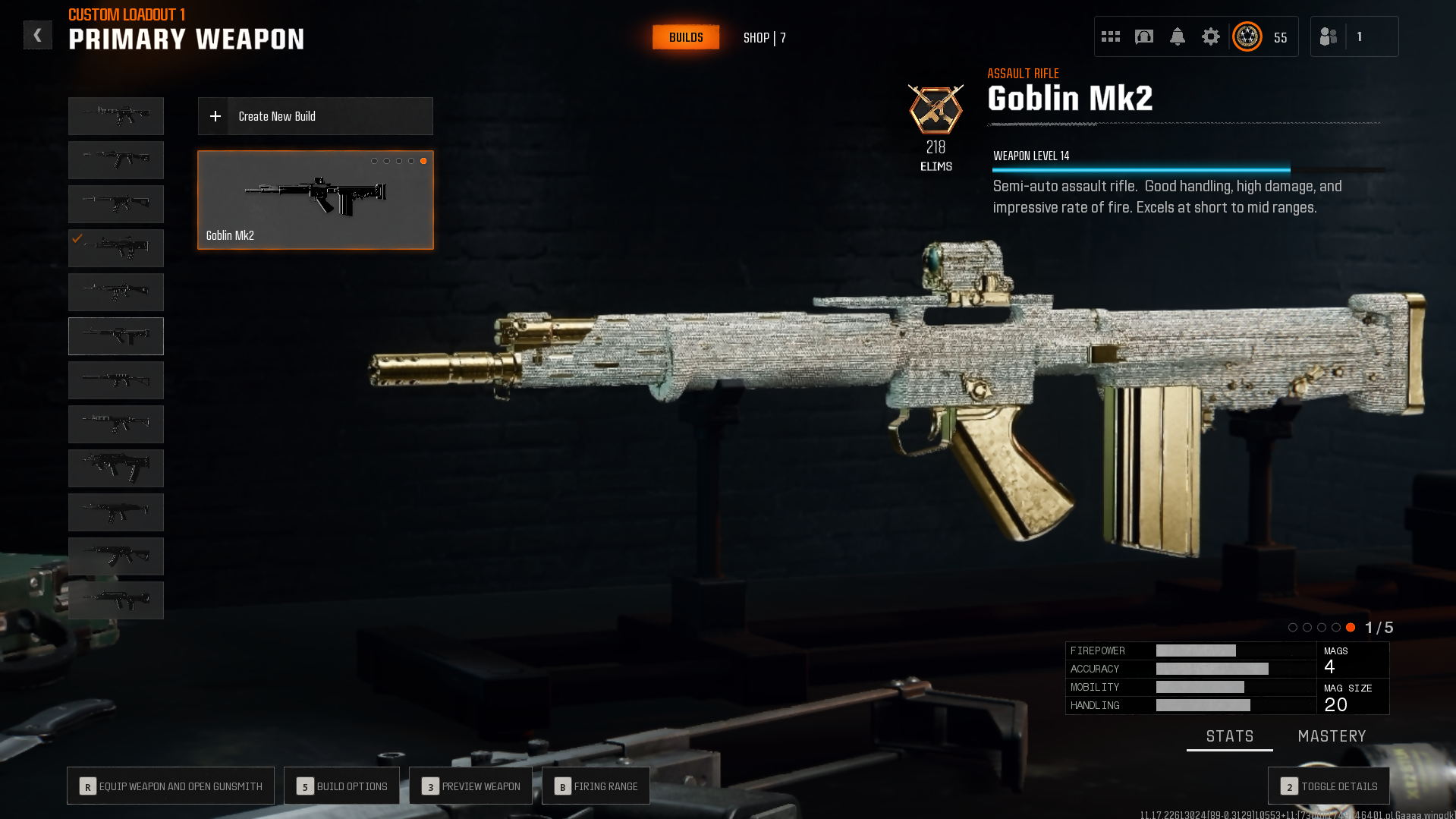Show the Stats tab

click(1229, 736)
